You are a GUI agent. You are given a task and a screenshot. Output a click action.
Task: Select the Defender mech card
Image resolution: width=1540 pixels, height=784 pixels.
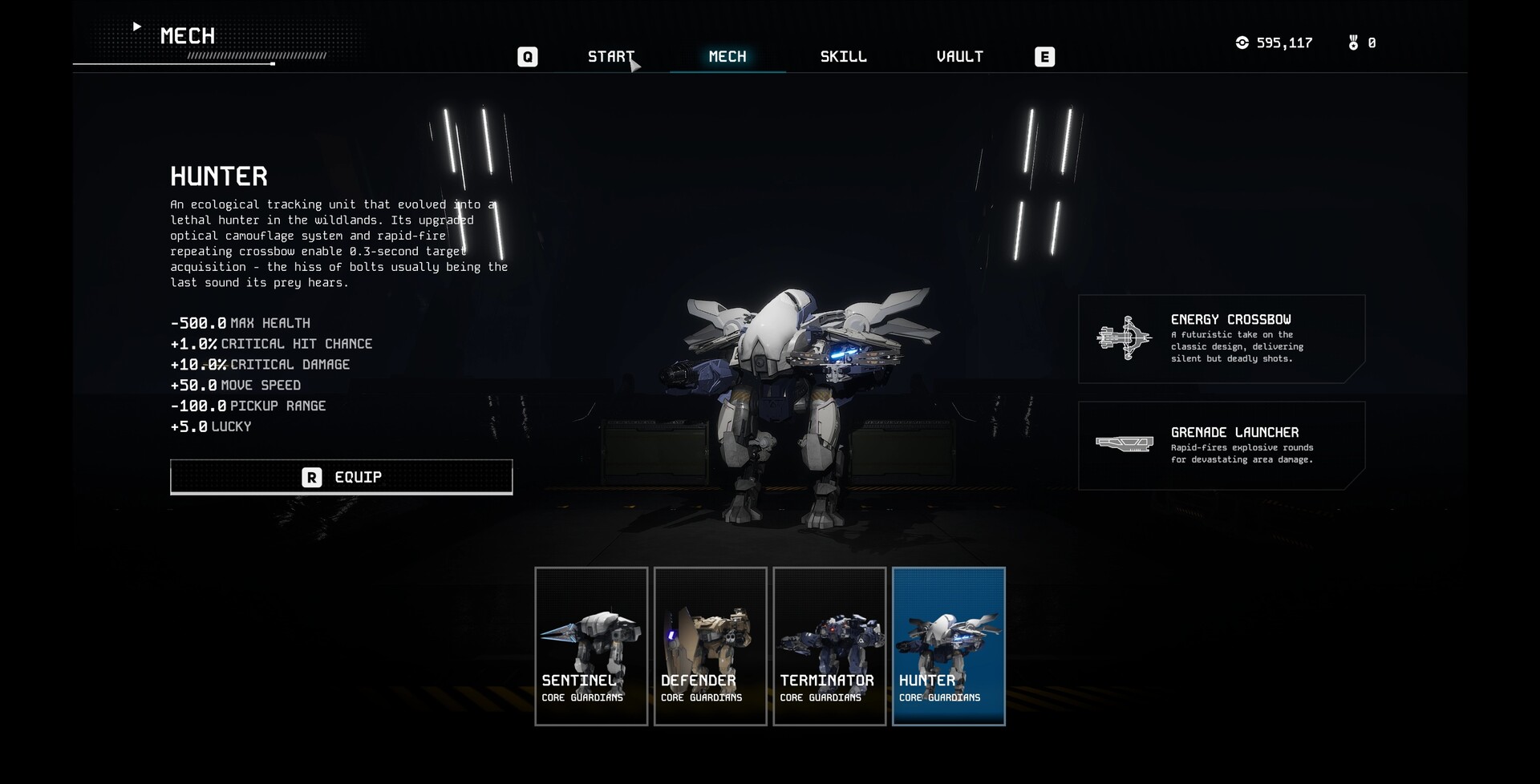pyautogui.click(x=710, y=645)
